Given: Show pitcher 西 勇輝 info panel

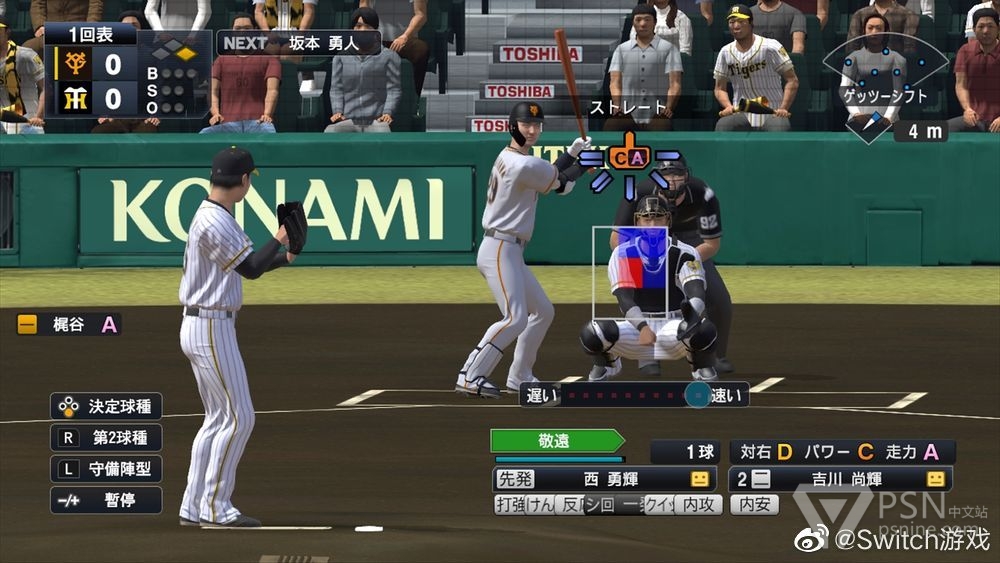Looking at the screenshot, I should [x=604, y=479].
